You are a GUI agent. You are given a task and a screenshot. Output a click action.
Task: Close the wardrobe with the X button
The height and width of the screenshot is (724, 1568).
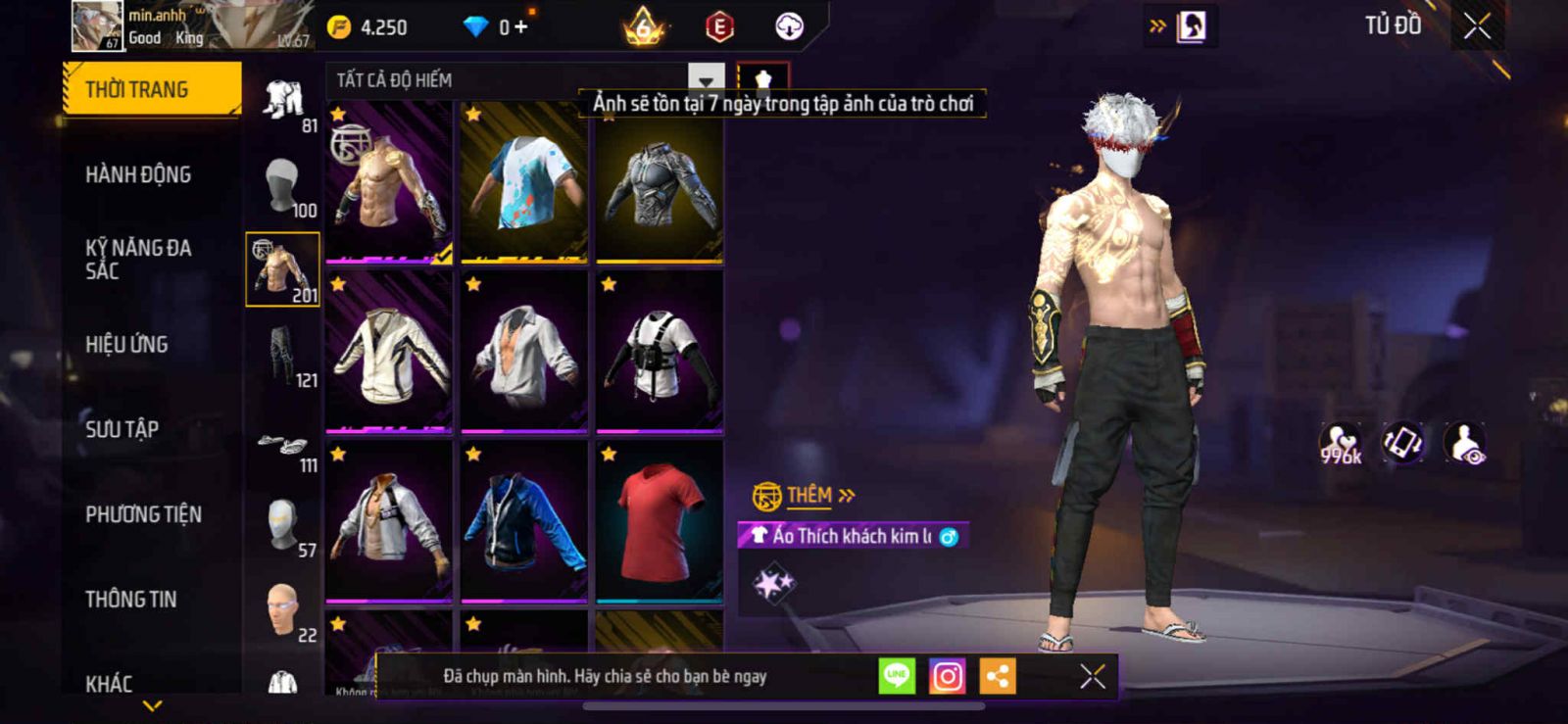pyautogui.click(x=1477, y=26)
